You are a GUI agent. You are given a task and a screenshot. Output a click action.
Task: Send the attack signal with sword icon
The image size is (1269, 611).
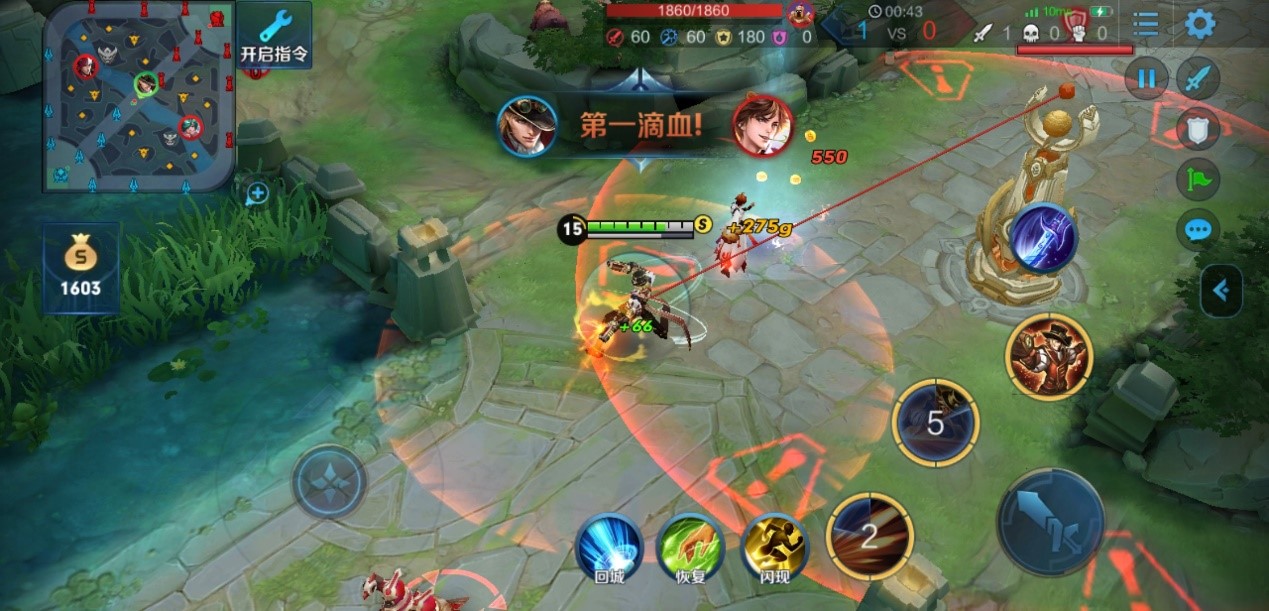[x=1197, y=78]
